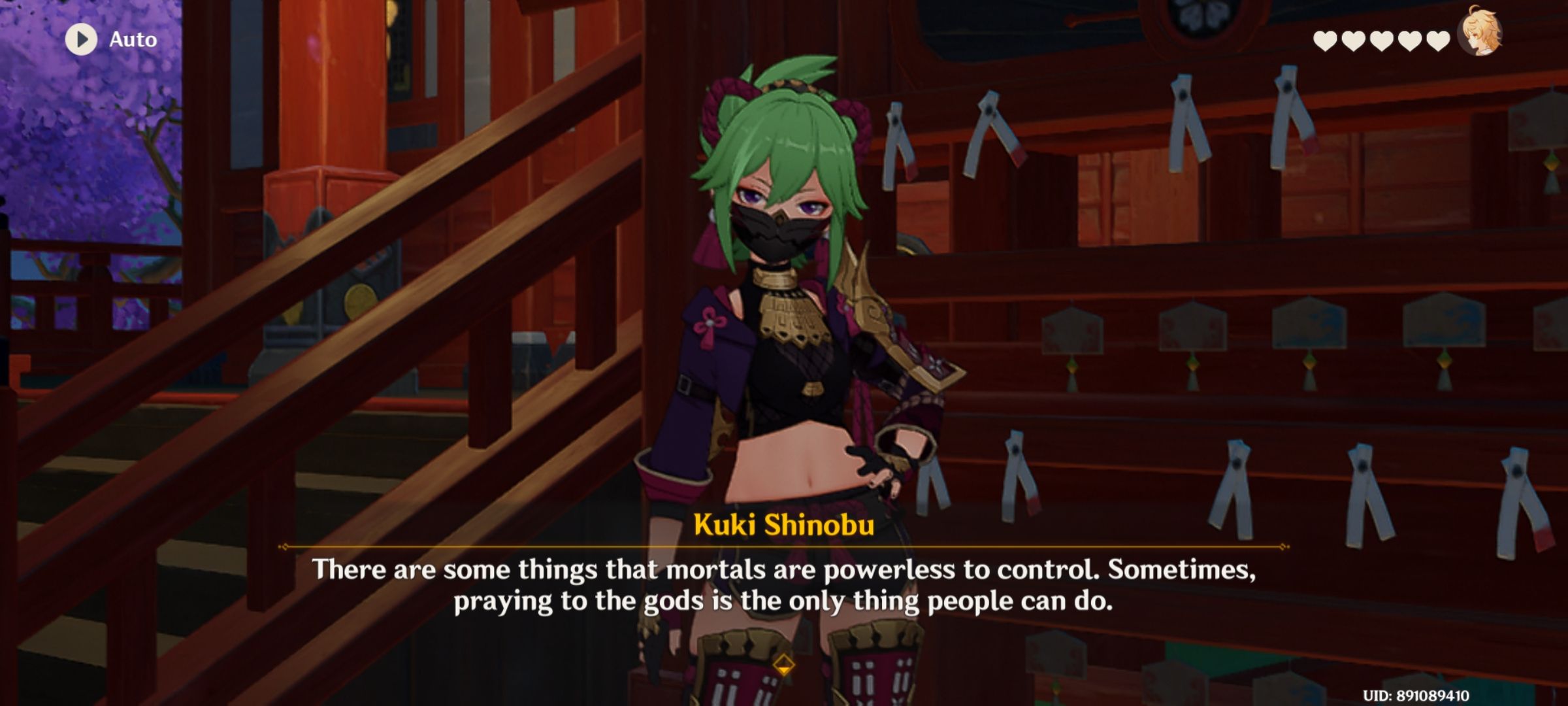Image resolution: width=1568 pixels, height=706 pixels.
Task: Click the "Auto" text label
Action: tap(131, 40)
